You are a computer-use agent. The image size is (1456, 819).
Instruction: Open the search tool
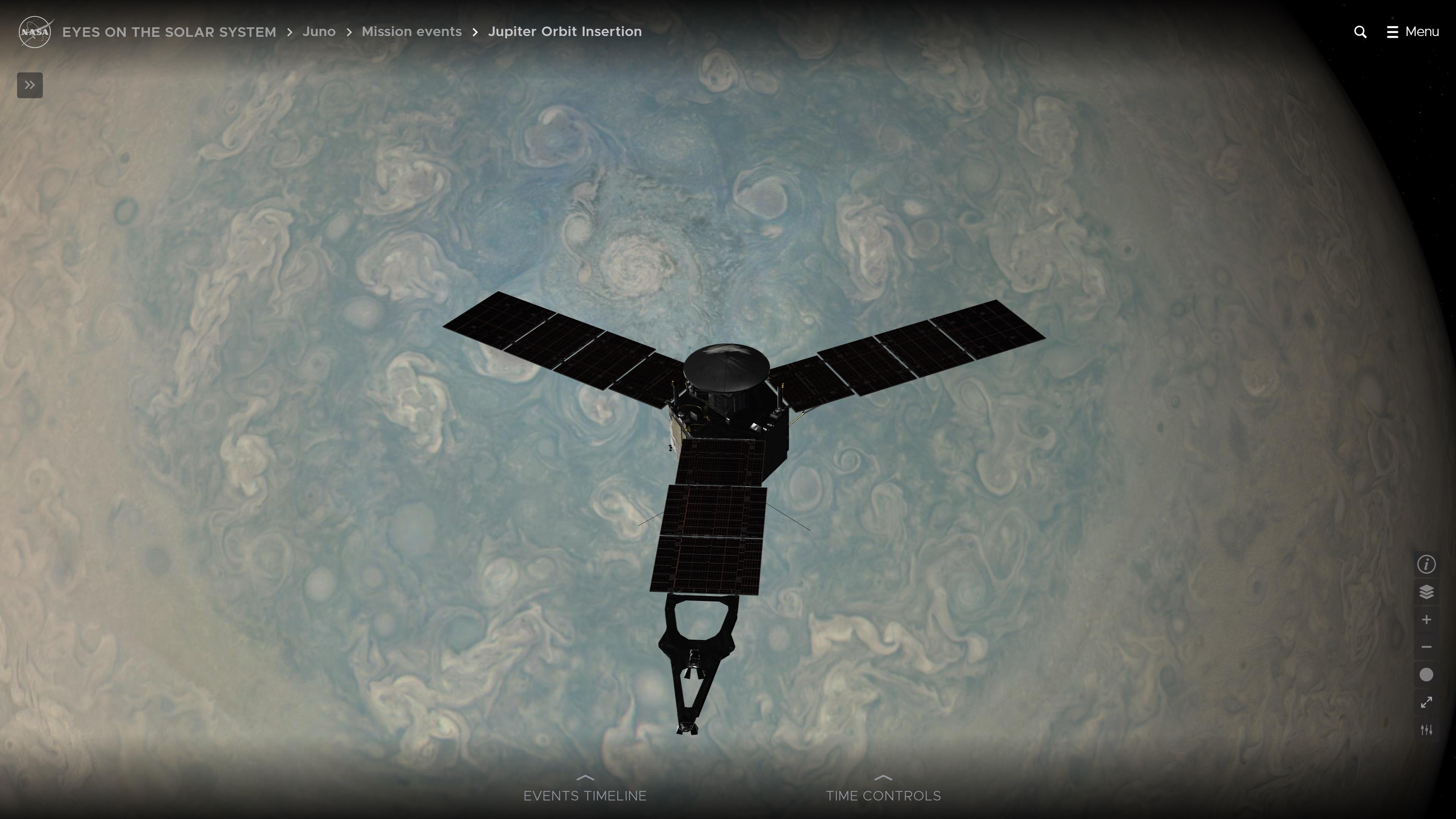click(x=1360, y=31)
